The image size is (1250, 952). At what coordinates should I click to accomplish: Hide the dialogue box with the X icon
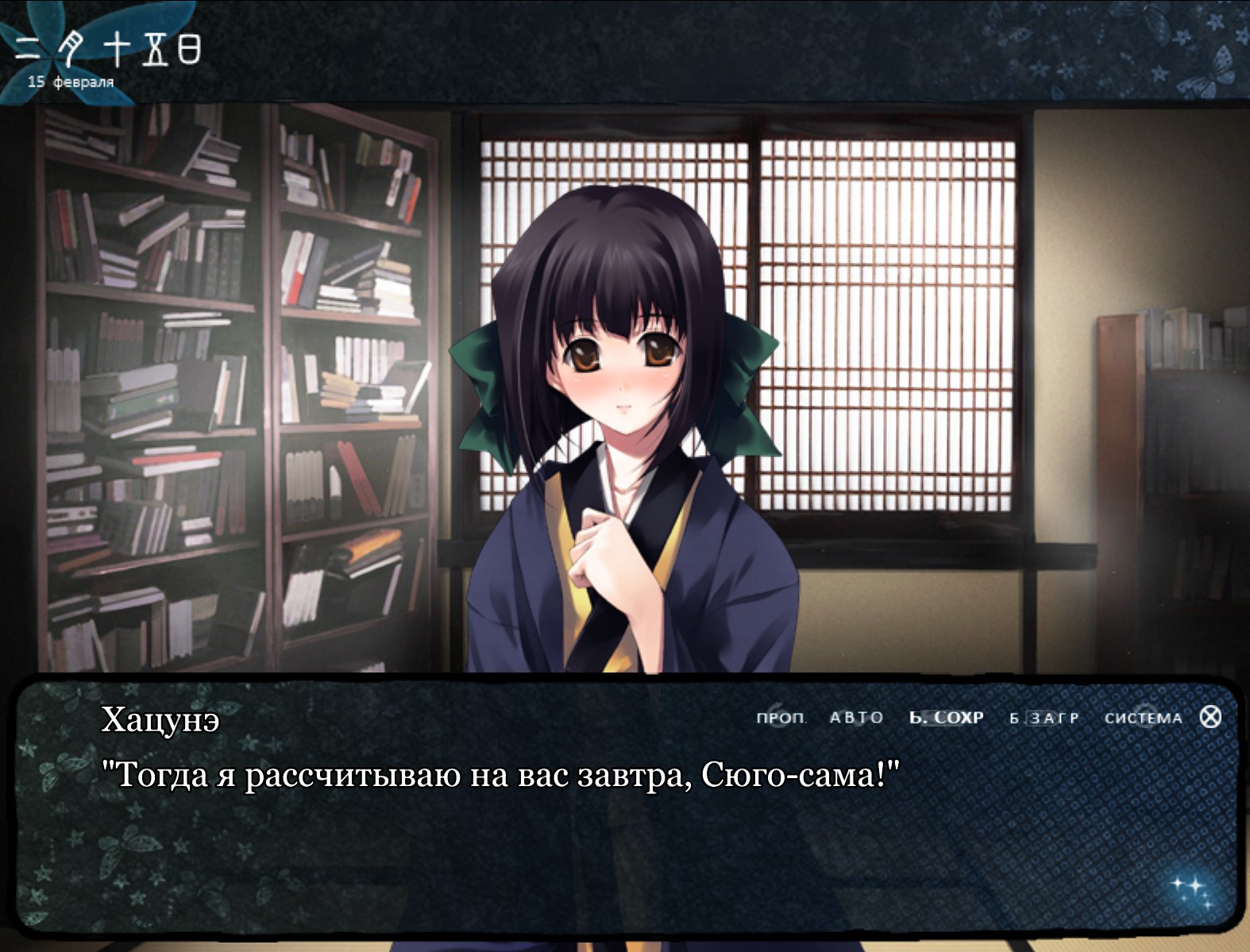pyautogui.click(x=1210, y=717)
